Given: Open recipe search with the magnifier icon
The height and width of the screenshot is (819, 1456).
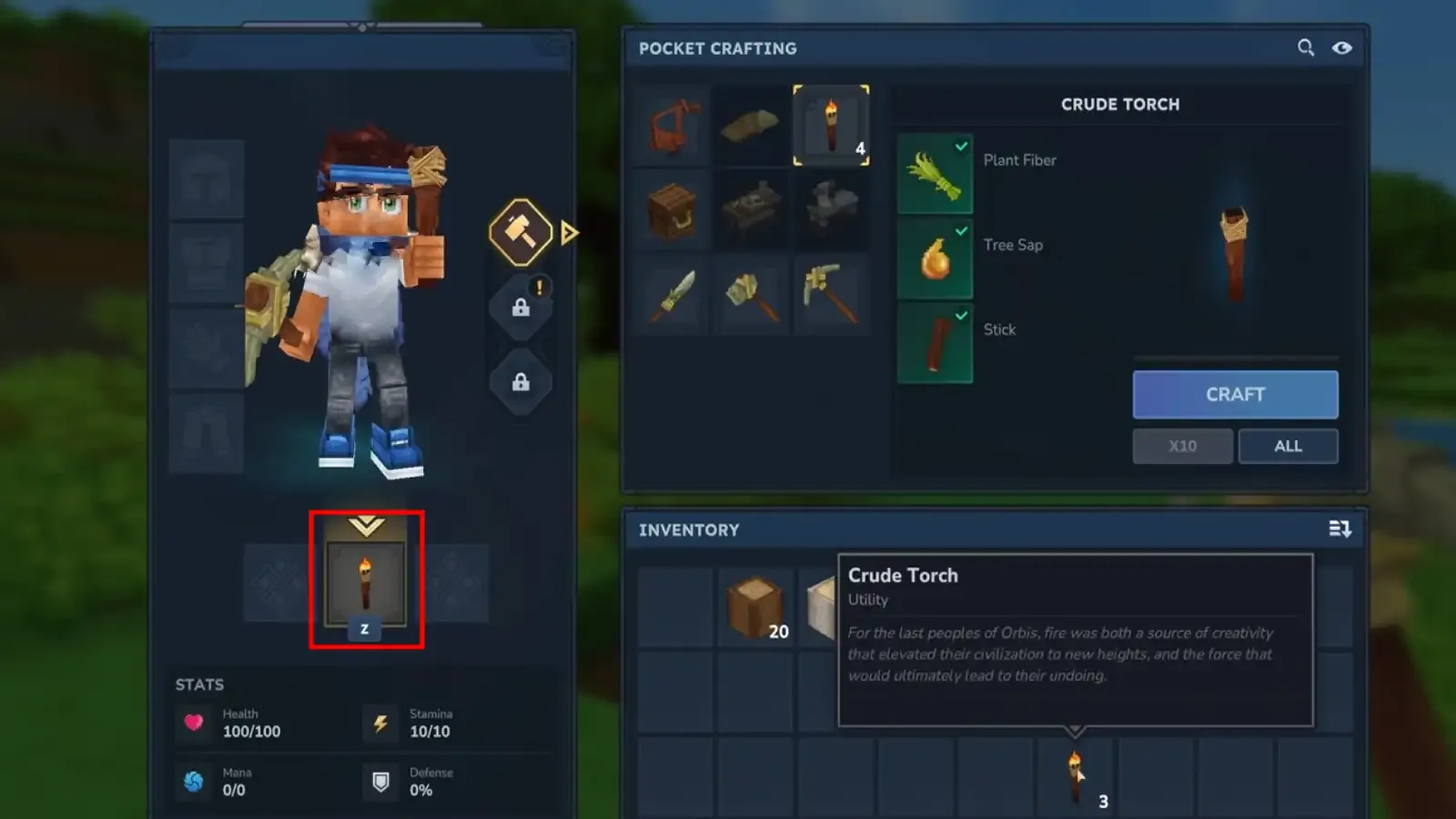Looking at the screenshot, I should (1308, 48).
